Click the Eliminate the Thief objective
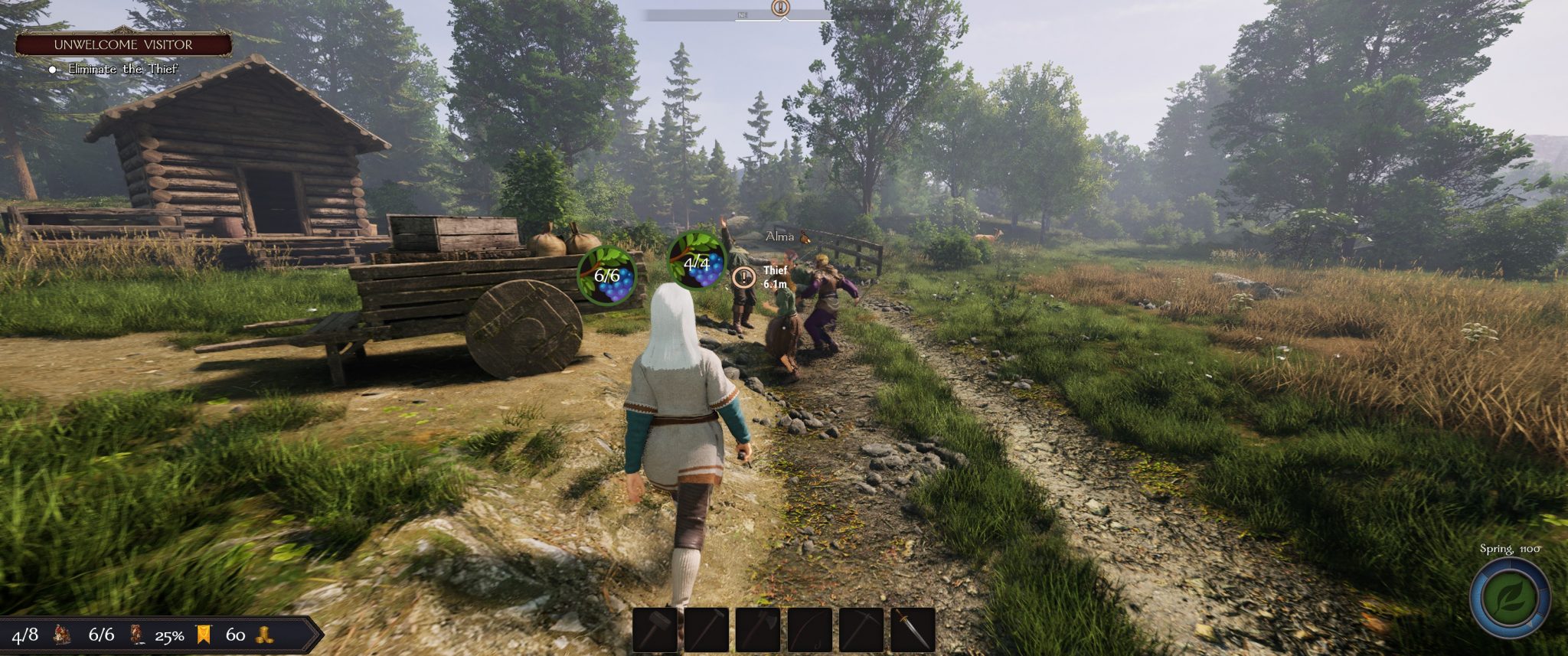 pyautogui.click(x=122, y=69)
